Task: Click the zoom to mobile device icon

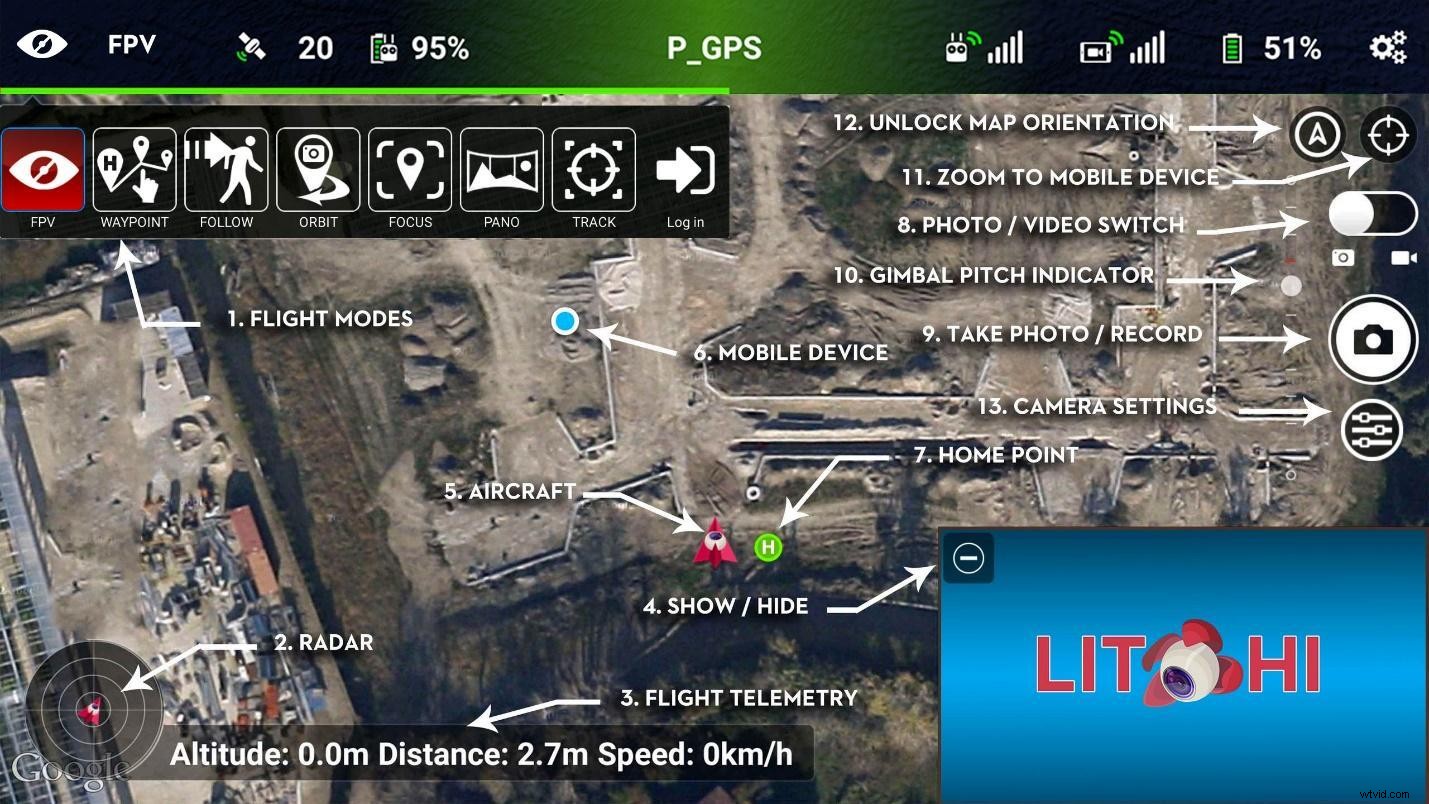Action: click(1388, 135)
